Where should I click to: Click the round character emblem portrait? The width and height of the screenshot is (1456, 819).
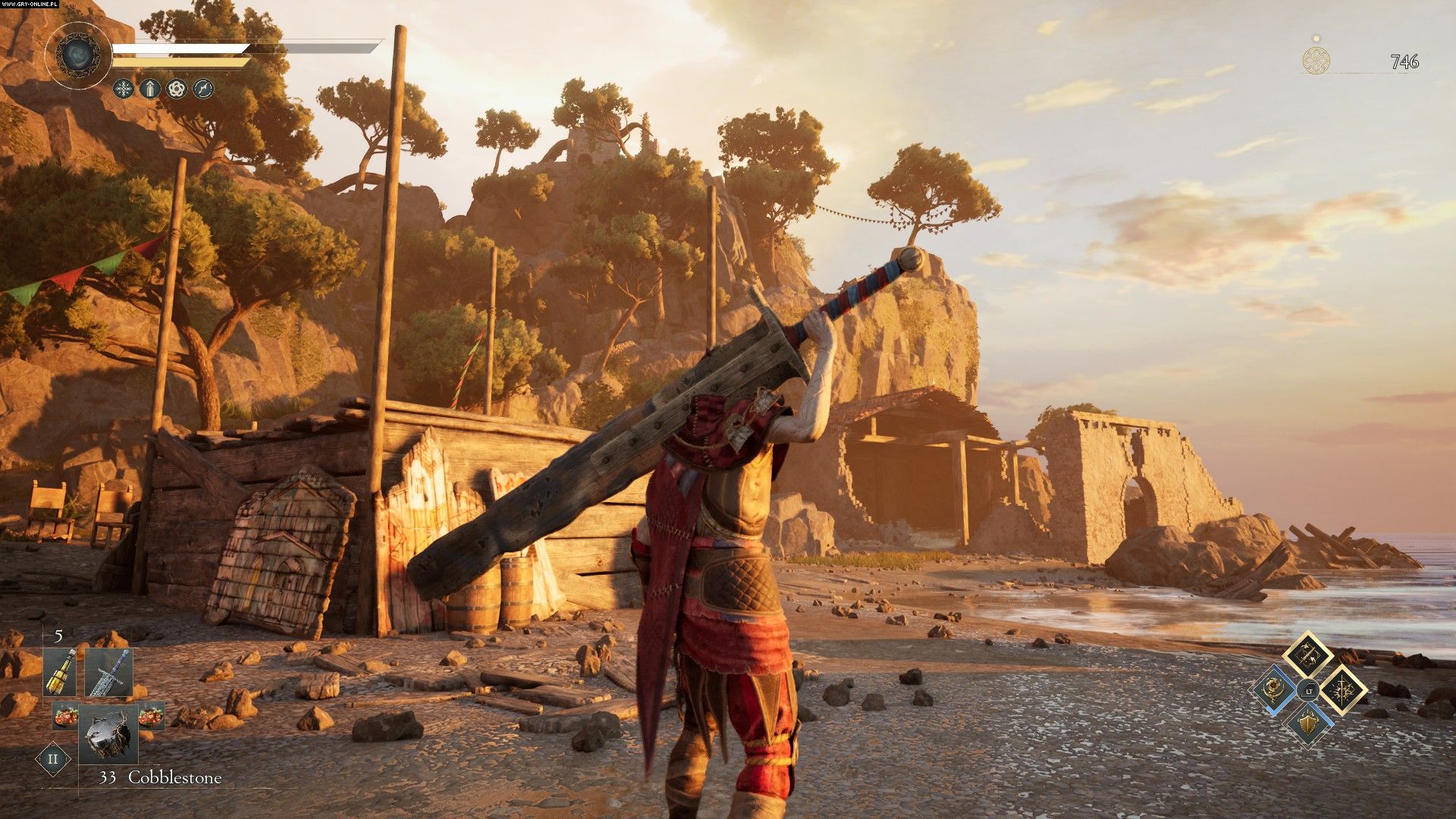click(77, 55)
